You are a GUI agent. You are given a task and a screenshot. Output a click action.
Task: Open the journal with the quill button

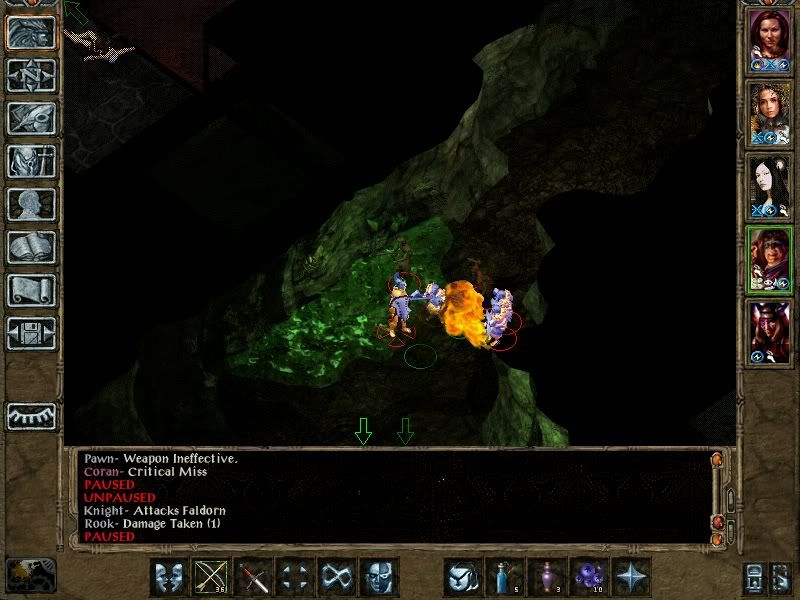(31, 118)
